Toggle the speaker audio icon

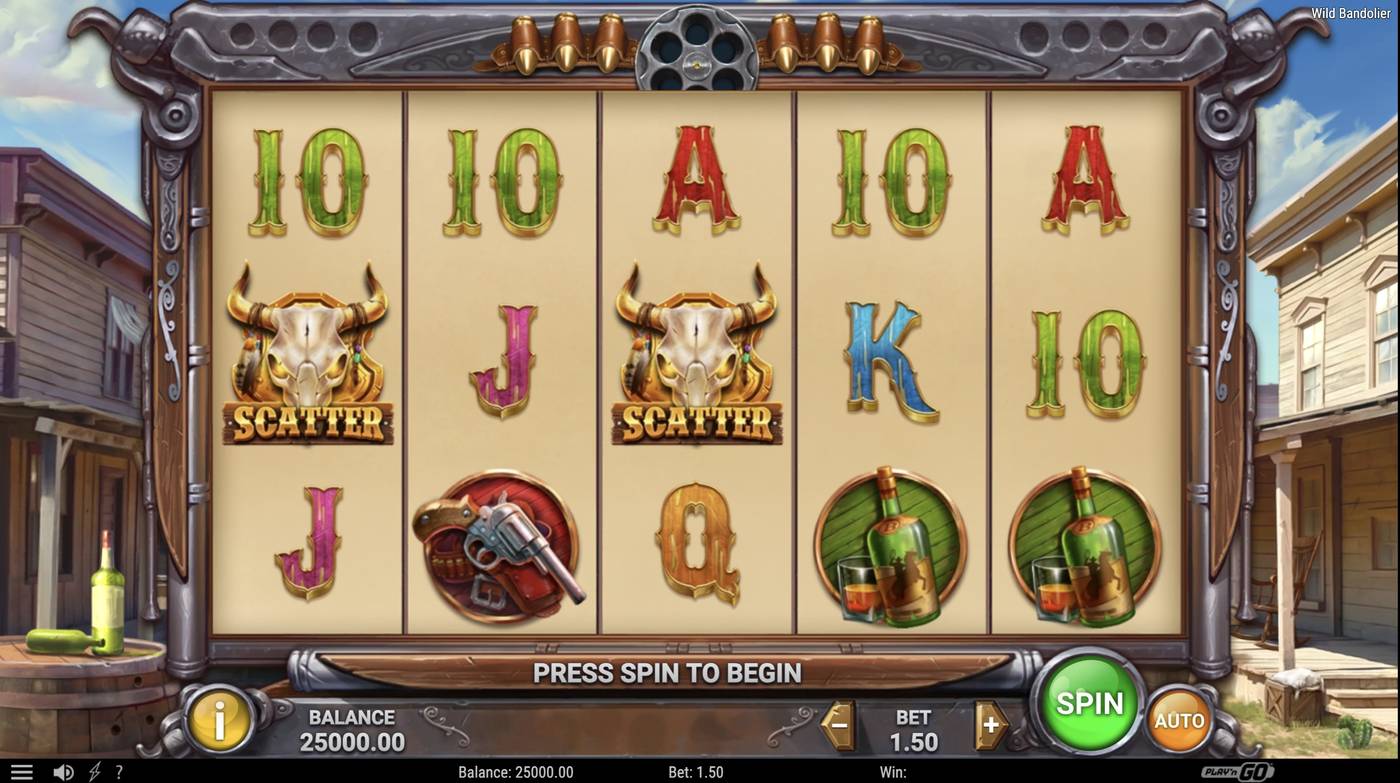(x=62, y=771)
